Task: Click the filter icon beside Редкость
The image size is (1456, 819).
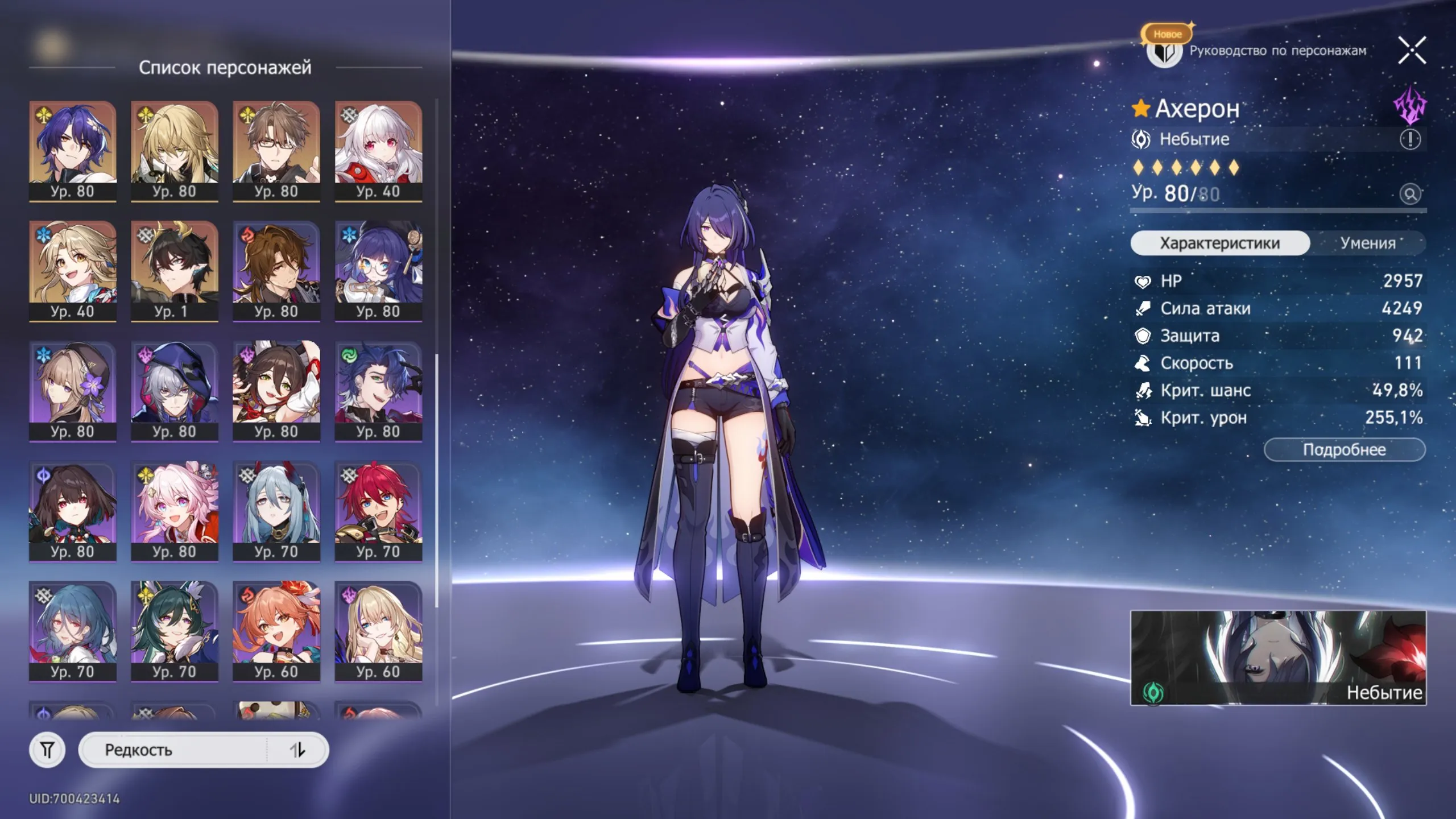Action: [48, 750]
